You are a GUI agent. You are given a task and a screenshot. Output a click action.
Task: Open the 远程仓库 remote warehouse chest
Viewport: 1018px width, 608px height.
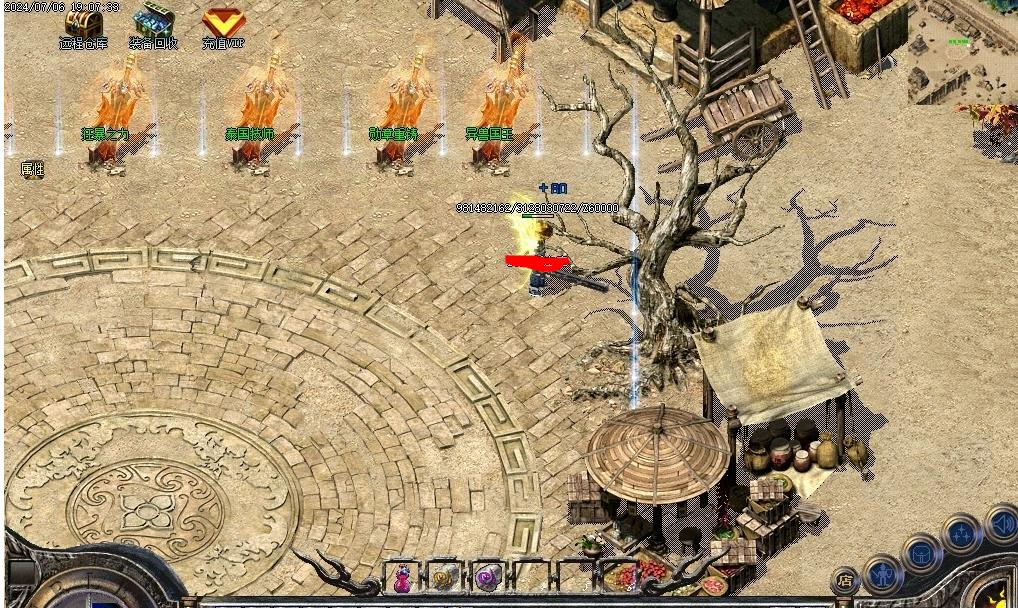81,24
